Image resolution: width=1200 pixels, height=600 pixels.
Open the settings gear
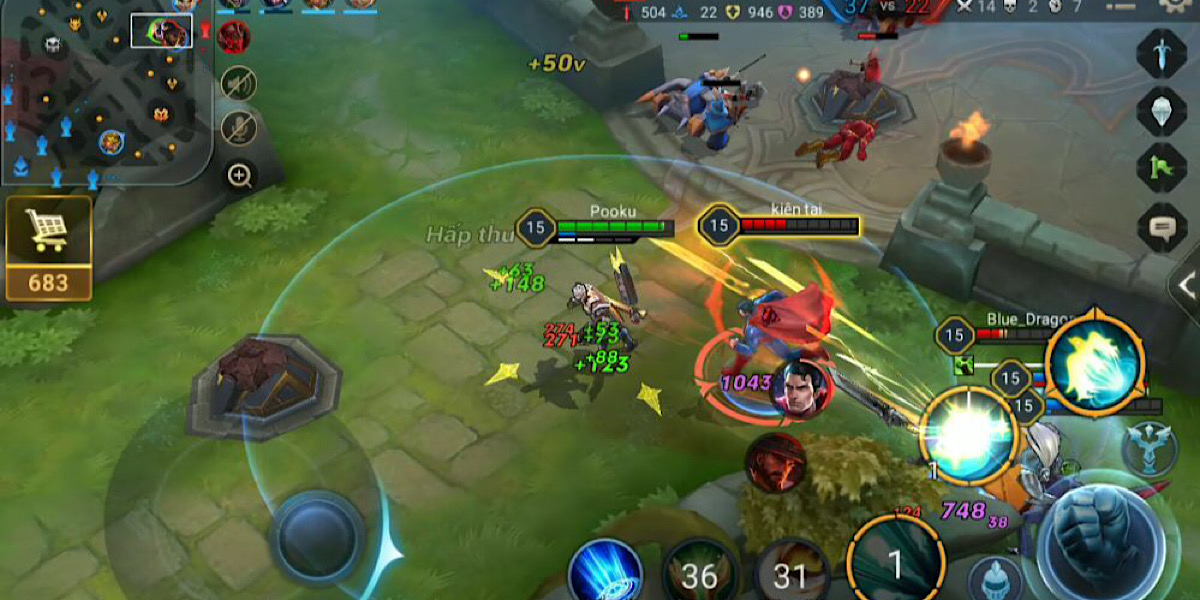click(1174, 6)
